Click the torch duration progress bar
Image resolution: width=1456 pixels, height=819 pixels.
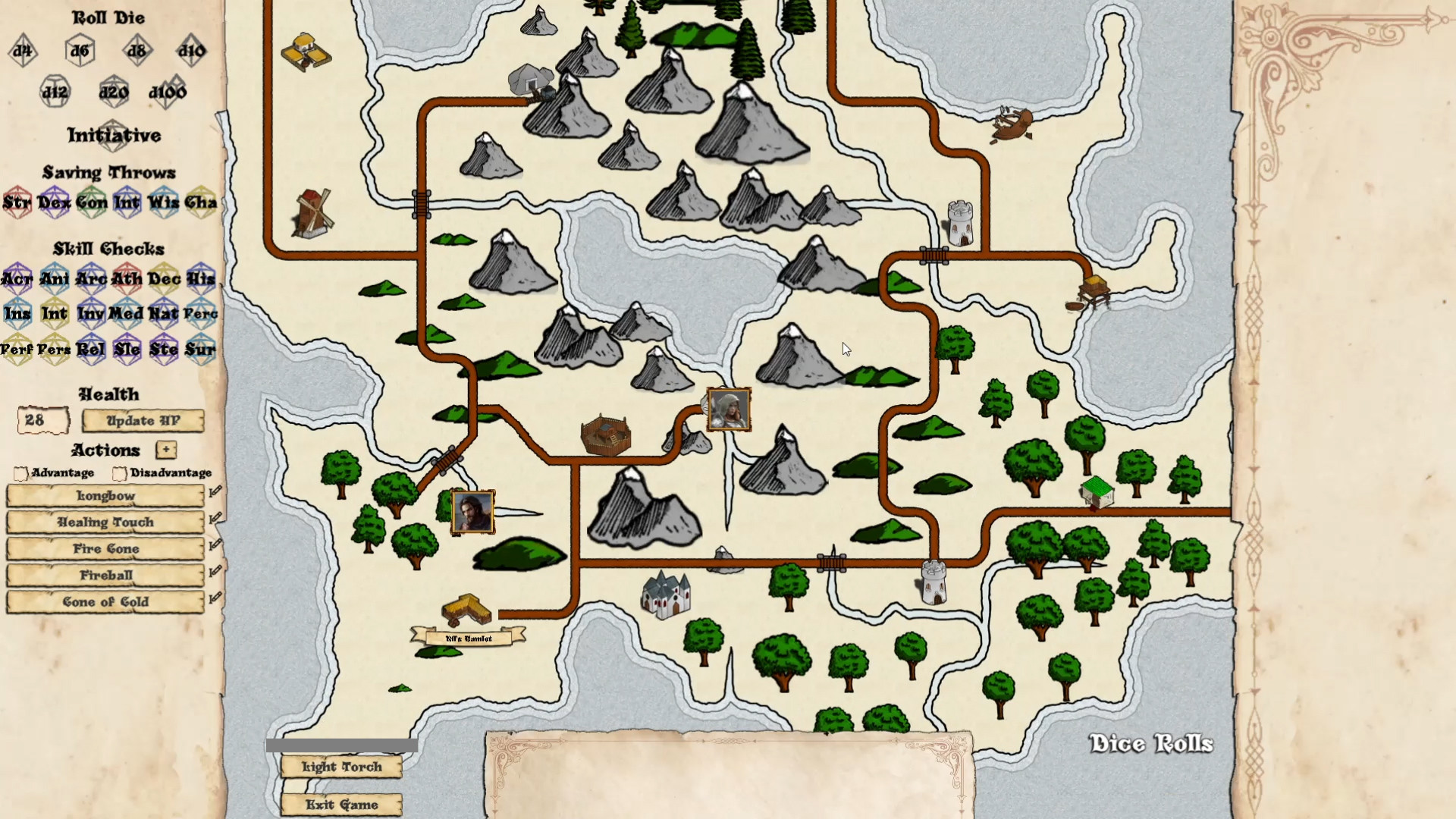click(x=340, y=745)
